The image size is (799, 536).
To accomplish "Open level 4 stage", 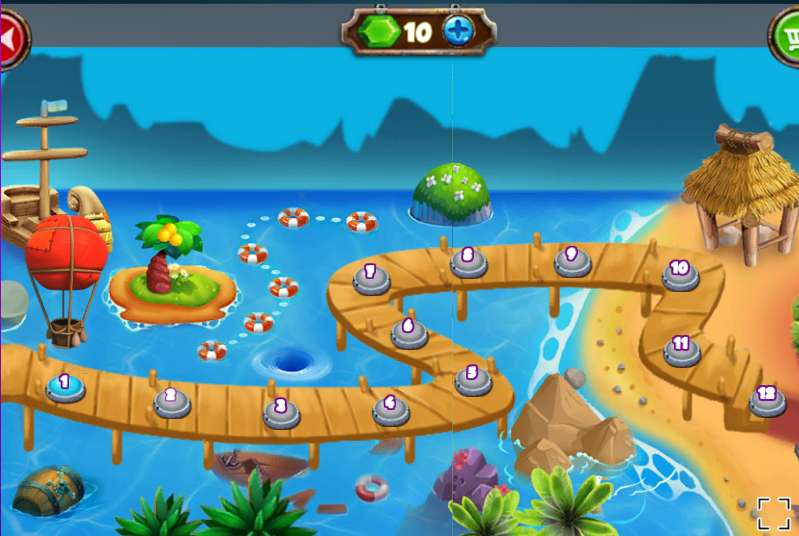I will click(390, 407).
